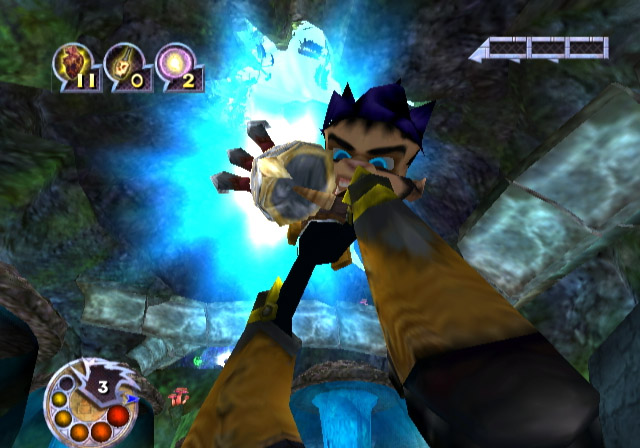This screenshot has height=448, width=640.
Task: Select the glowing pink orb icon
Action: pos(174,63)
